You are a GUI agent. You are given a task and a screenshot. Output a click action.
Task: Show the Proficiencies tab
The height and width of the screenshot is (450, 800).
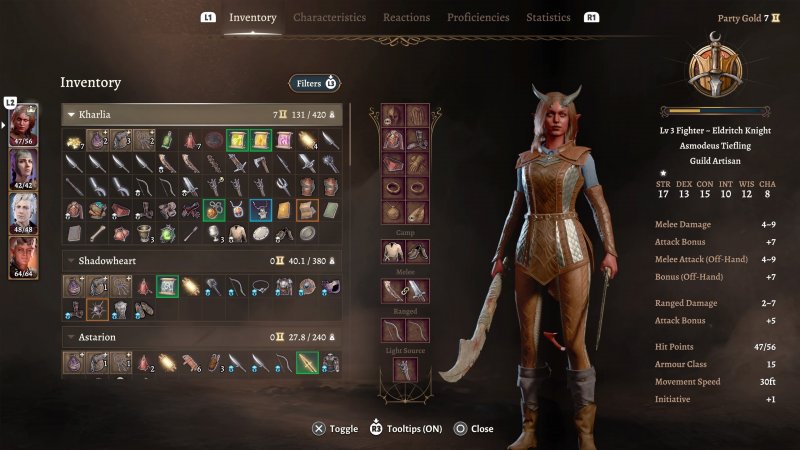pos(478,17)
